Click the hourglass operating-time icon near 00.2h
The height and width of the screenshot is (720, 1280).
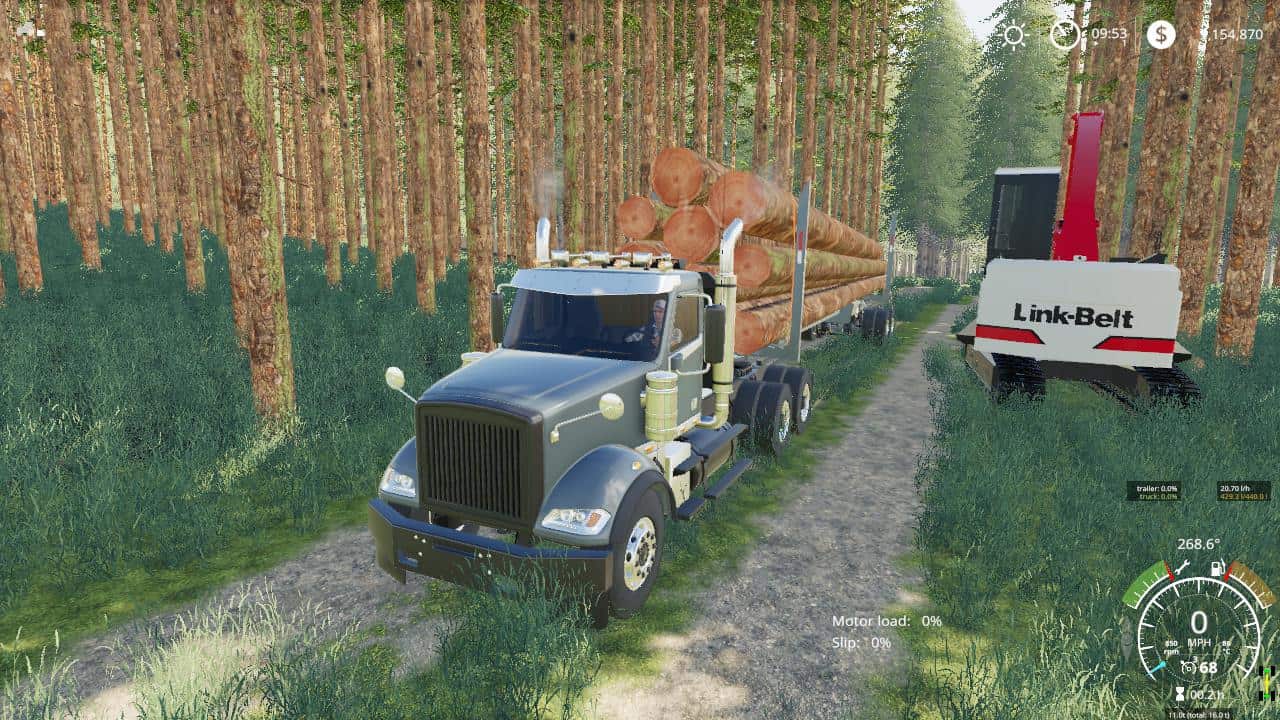1180,692
